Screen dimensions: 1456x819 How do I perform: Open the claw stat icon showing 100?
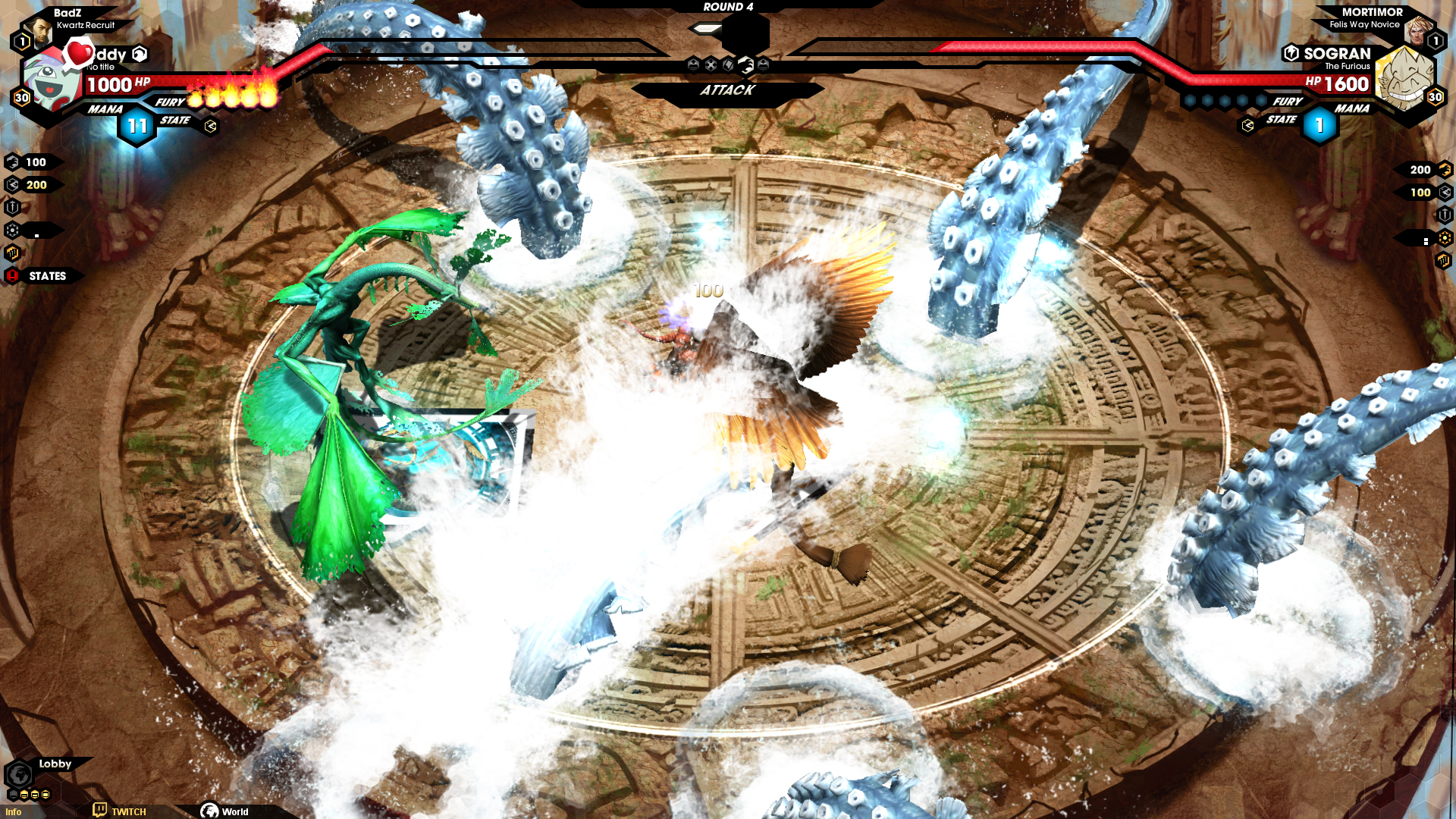click(12, 162)
